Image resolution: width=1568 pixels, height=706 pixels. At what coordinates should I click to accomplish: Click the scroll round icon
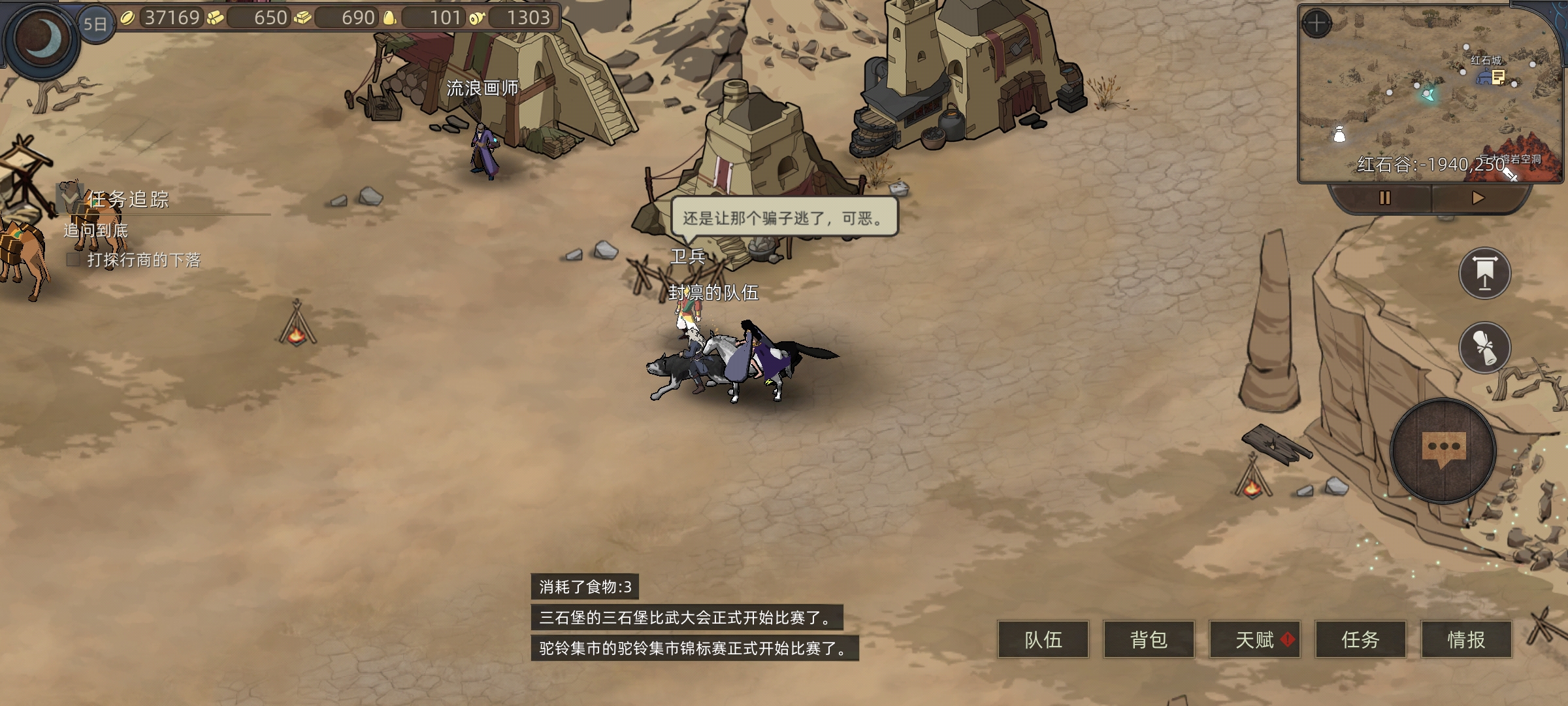click(x=1484, y=347)
